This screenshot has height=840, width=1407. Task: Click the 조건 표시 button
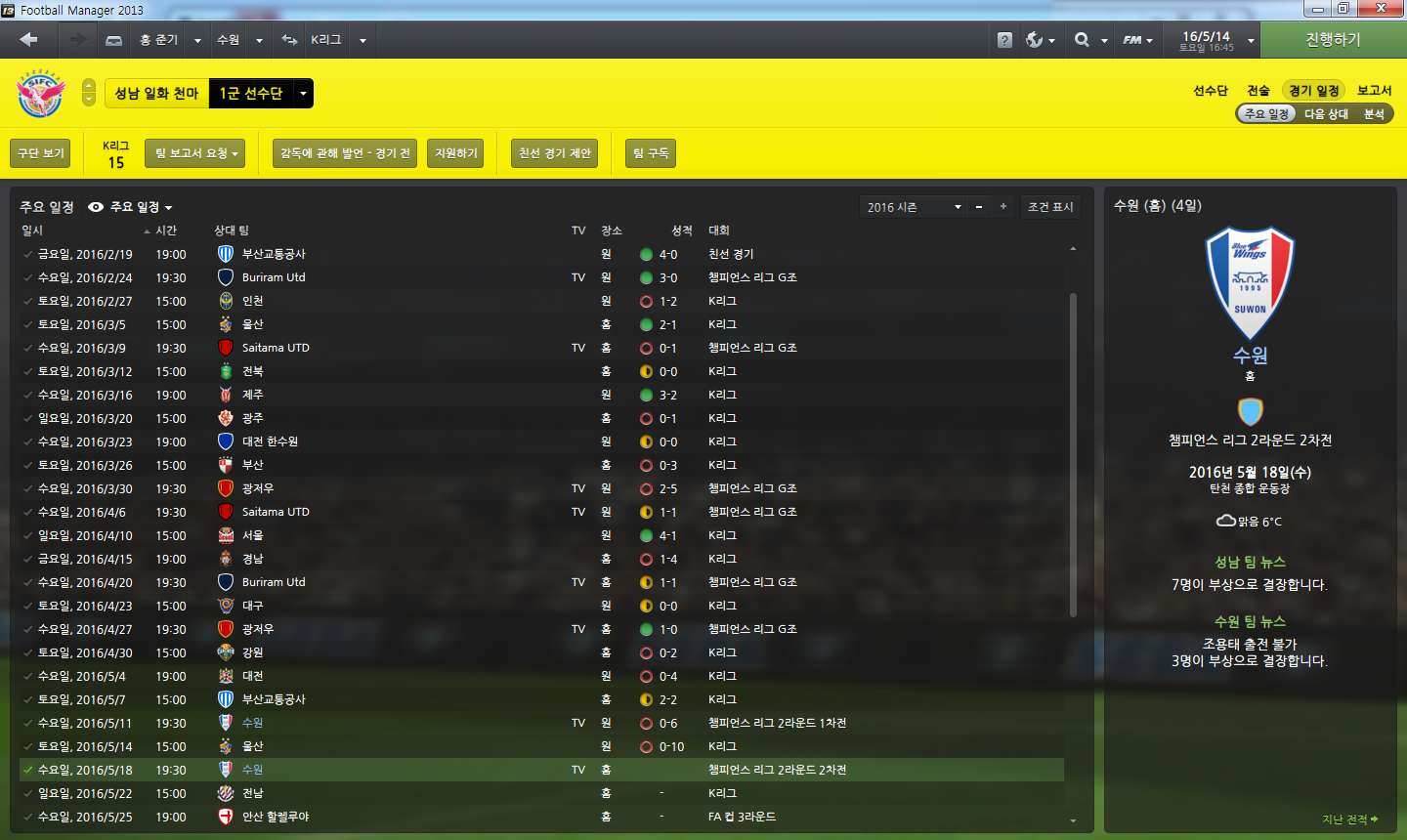[x=1050, y=207]
